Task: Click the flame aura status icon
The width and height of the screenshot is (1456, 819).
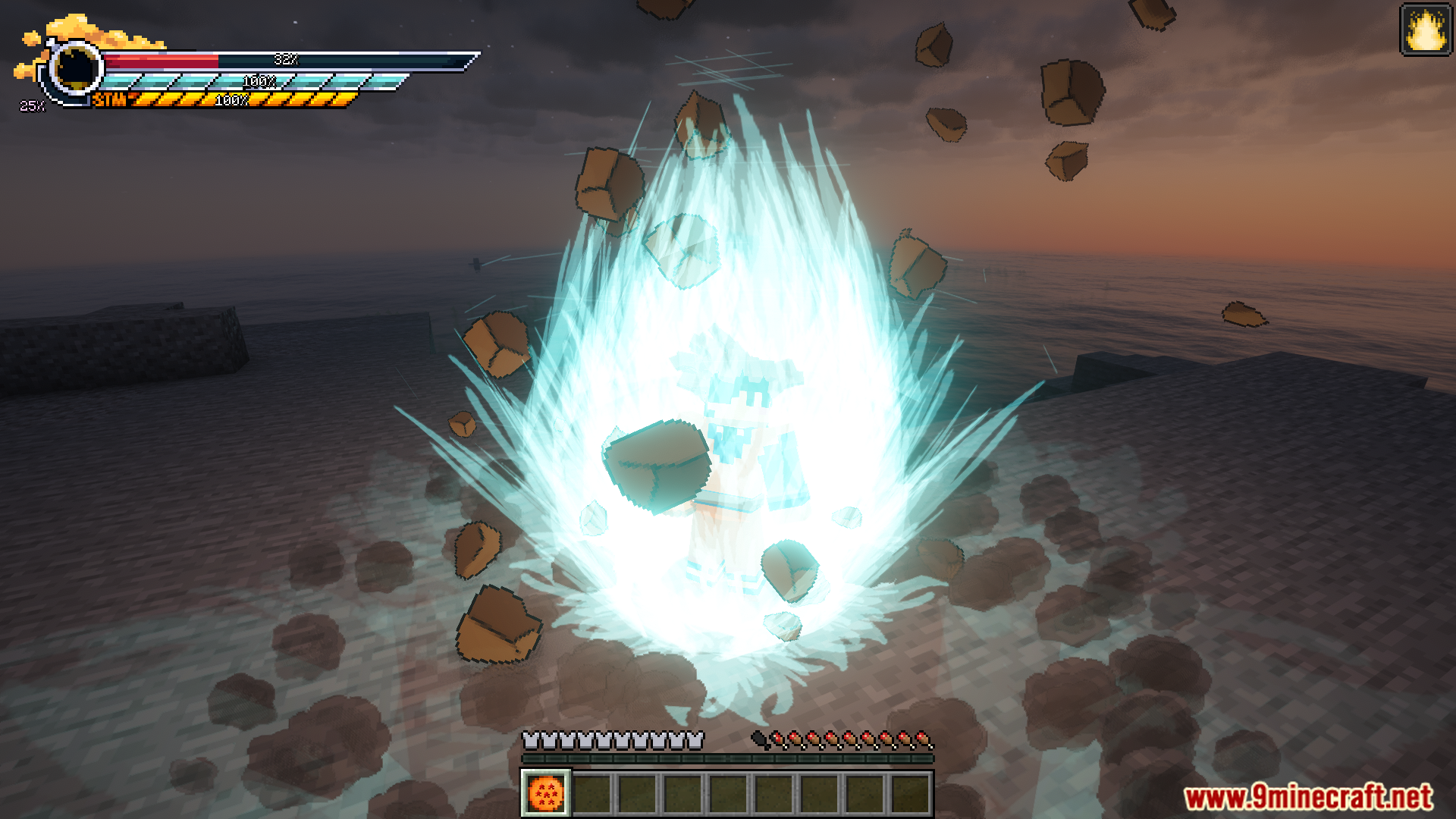Action: tap(1425, 30)
